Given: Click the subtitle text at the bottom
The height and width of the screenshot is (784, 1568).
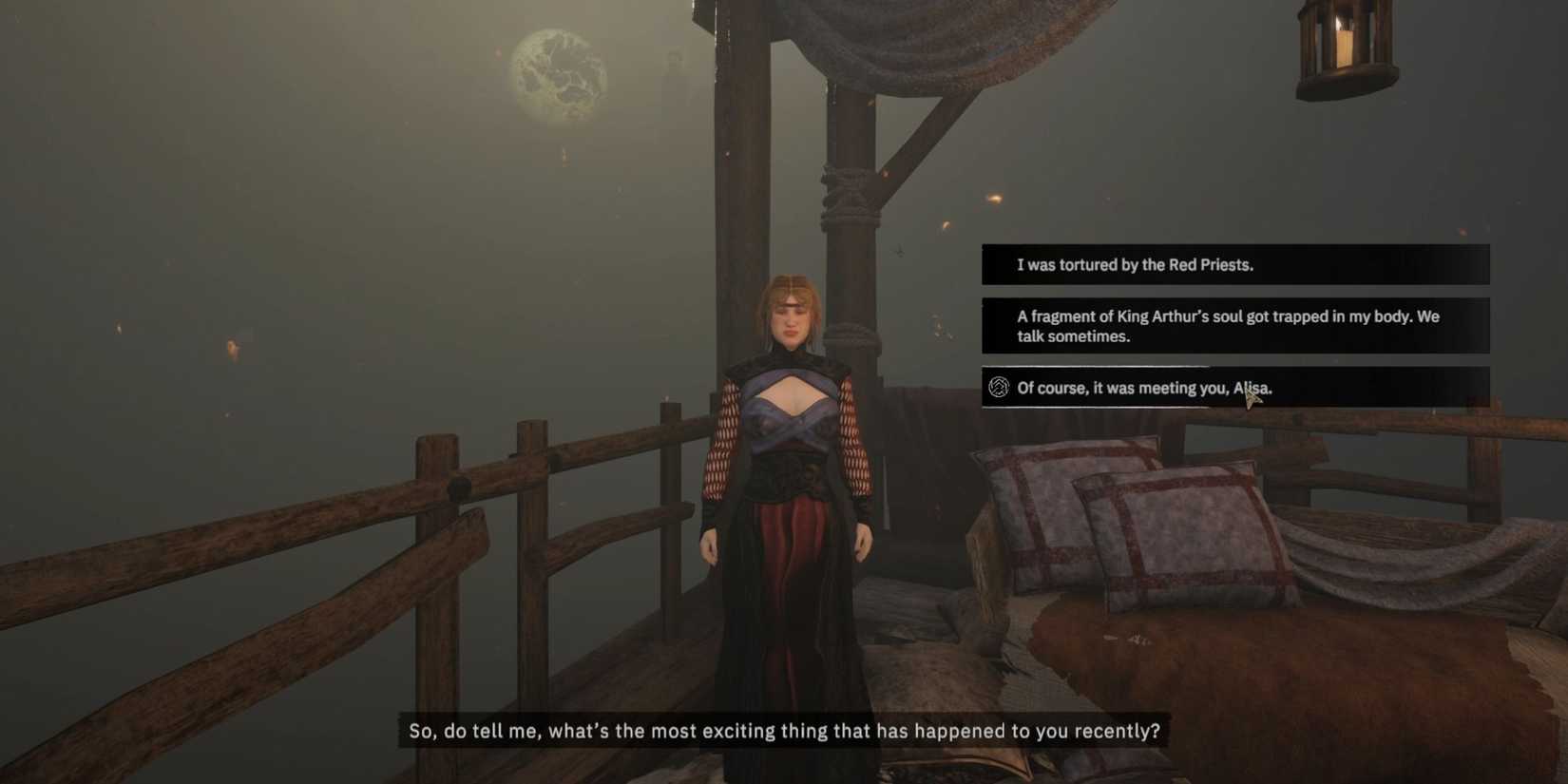Looking at the screenshot, I should click(x=785, y=731).
